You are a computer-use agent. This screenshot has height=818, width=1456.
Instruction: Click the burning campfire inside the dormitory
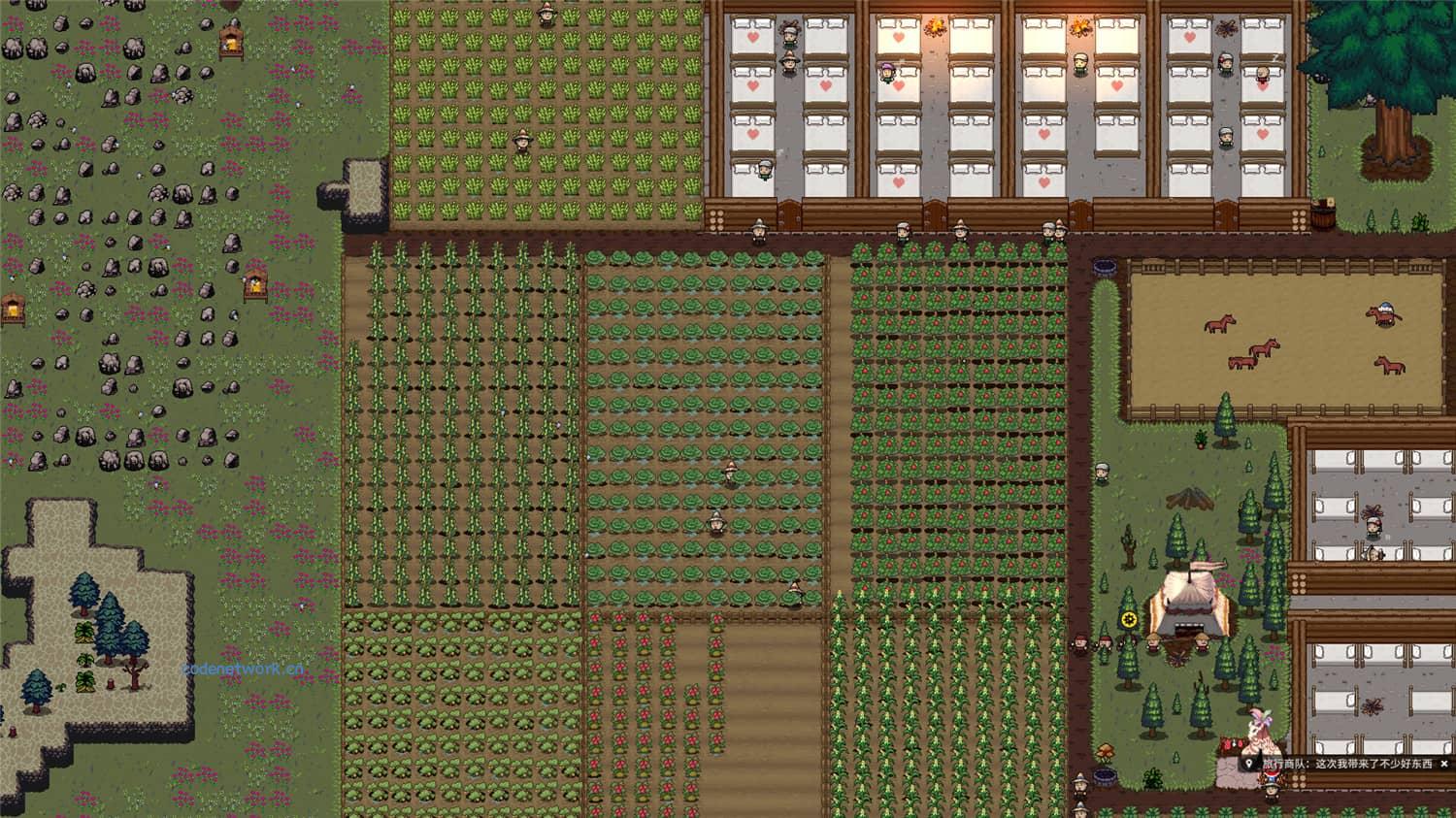pyautogui.click(x=937, y=26)
